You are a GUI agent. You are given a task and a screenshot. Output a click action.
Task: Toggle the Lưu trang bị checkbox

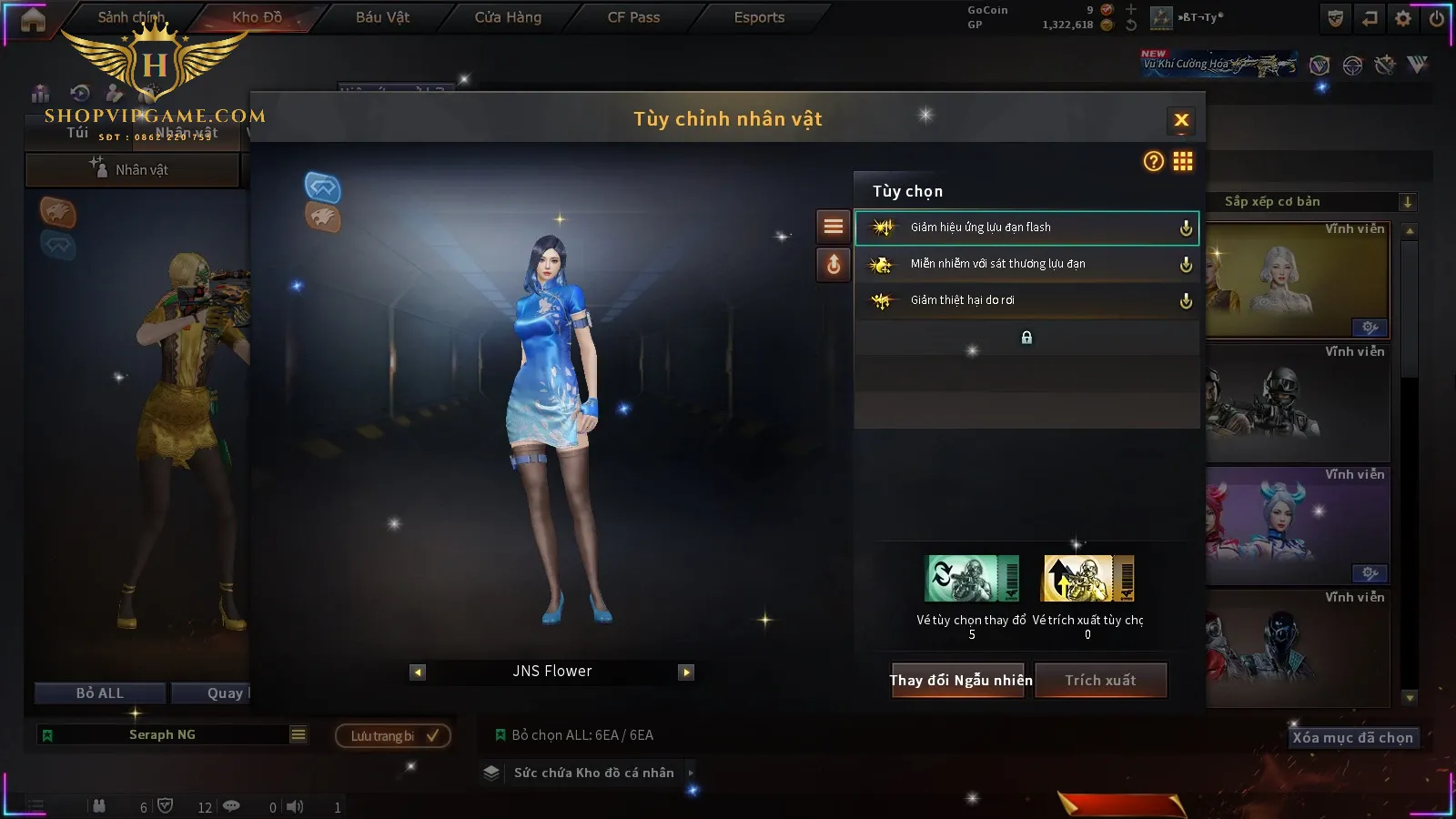coord(432,735)
